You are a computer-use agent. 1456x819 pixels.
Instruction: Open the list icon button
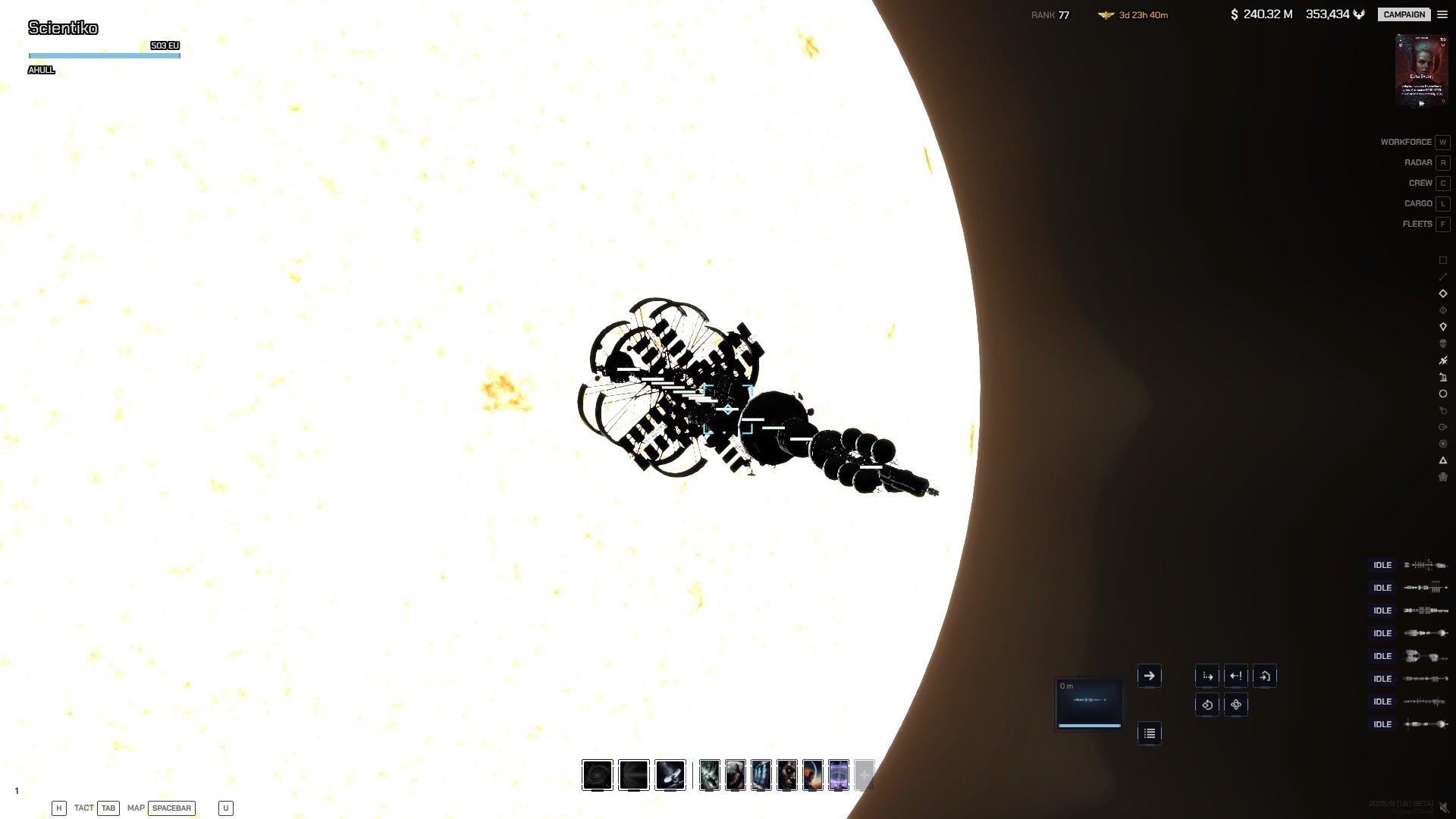click(x=1149, y=733)
